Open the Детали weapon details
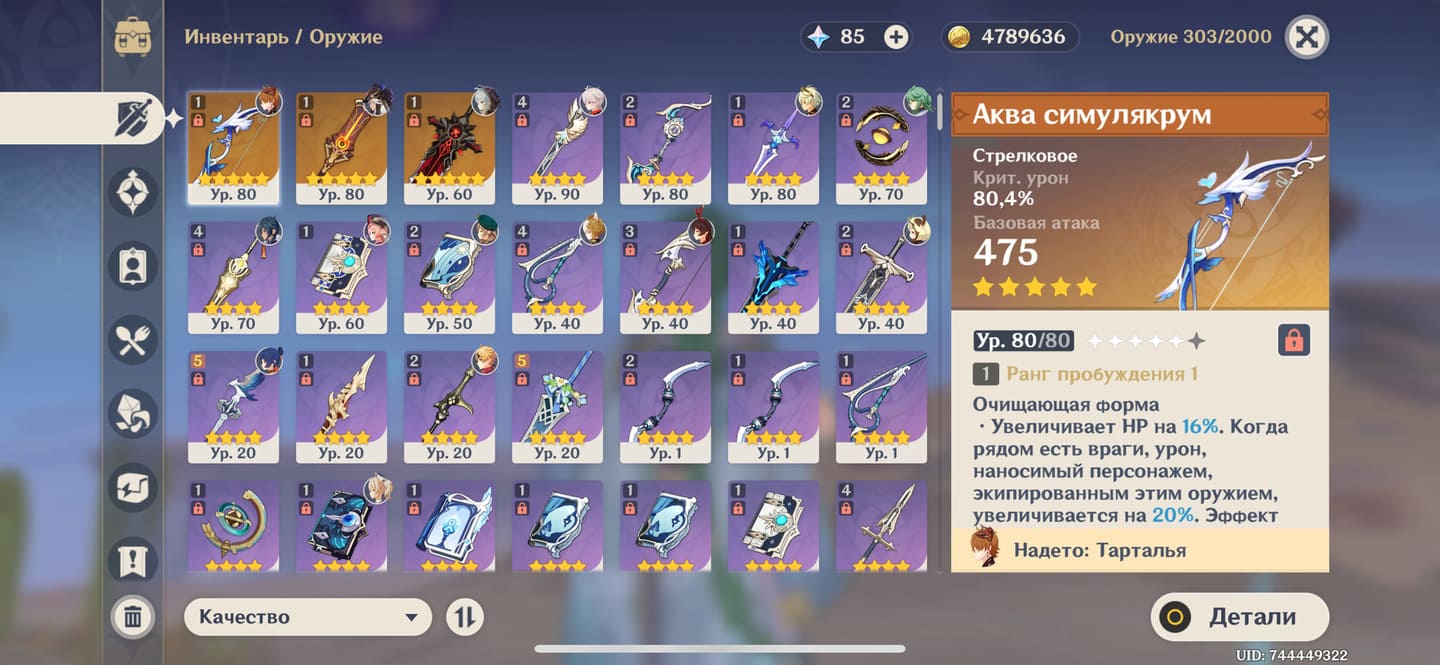 pos(1240,617)
